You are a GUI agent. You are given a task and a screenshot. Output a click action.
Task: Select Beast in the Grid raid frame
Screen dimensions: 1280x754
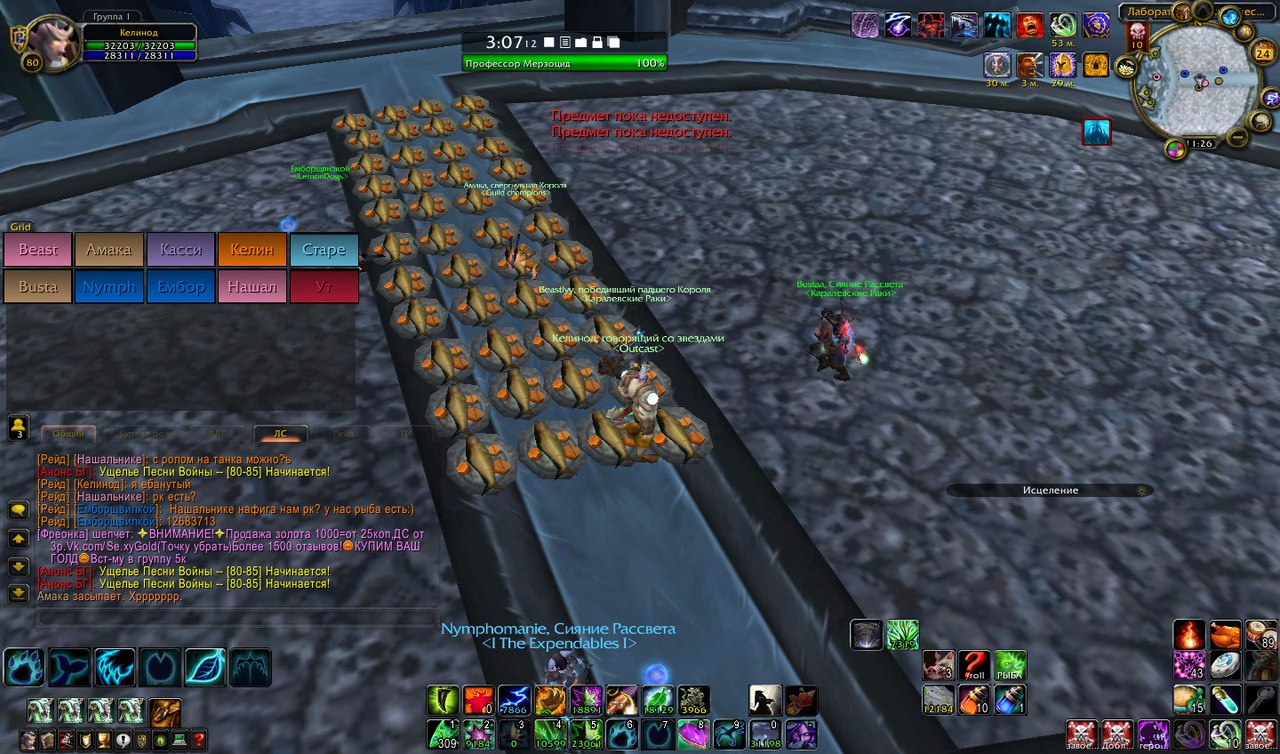38,250
